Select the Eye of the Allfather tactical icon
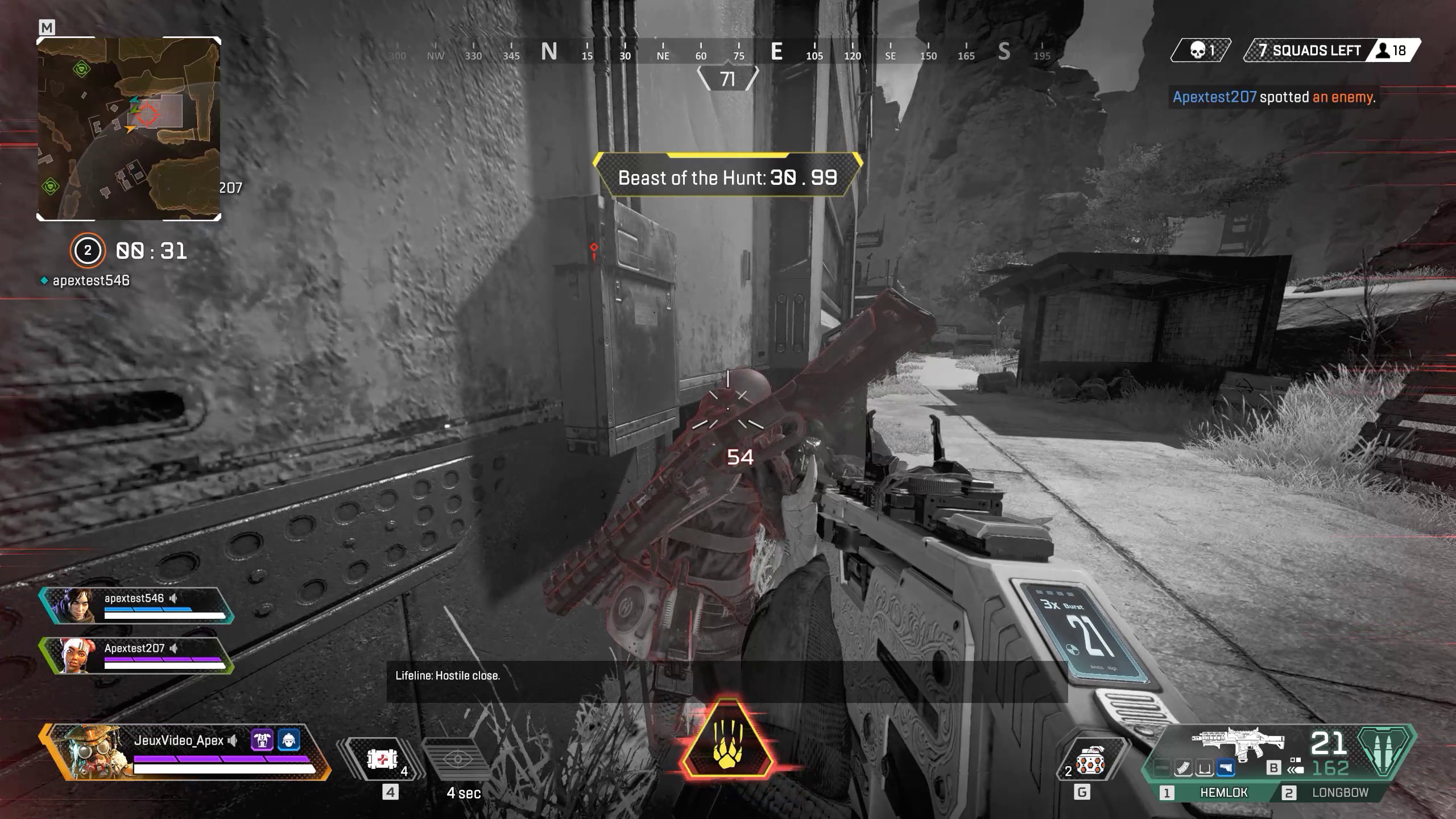 pos(459,759)
